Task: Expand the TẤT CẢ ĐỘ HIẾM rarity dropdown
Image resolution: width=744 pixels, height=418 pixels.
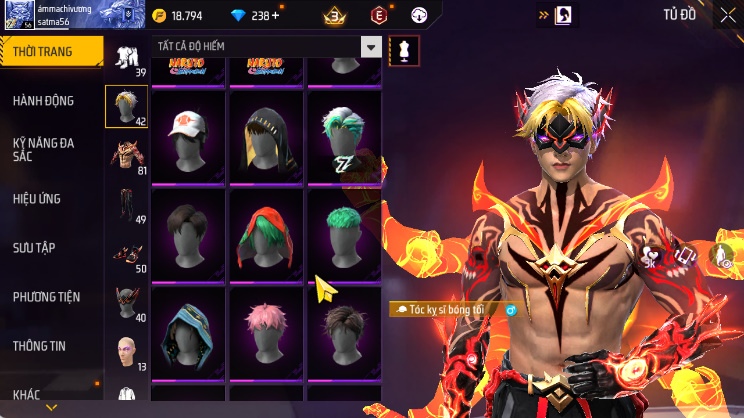Action: [x=371, y=48]
